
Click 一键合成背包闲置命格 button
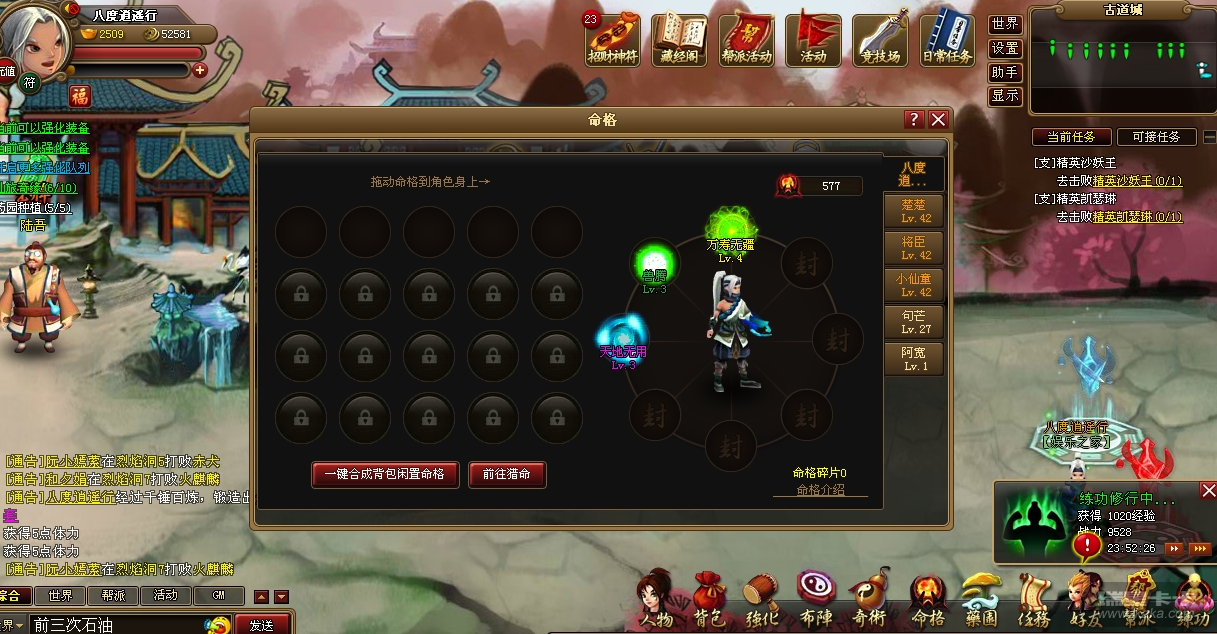386,474
